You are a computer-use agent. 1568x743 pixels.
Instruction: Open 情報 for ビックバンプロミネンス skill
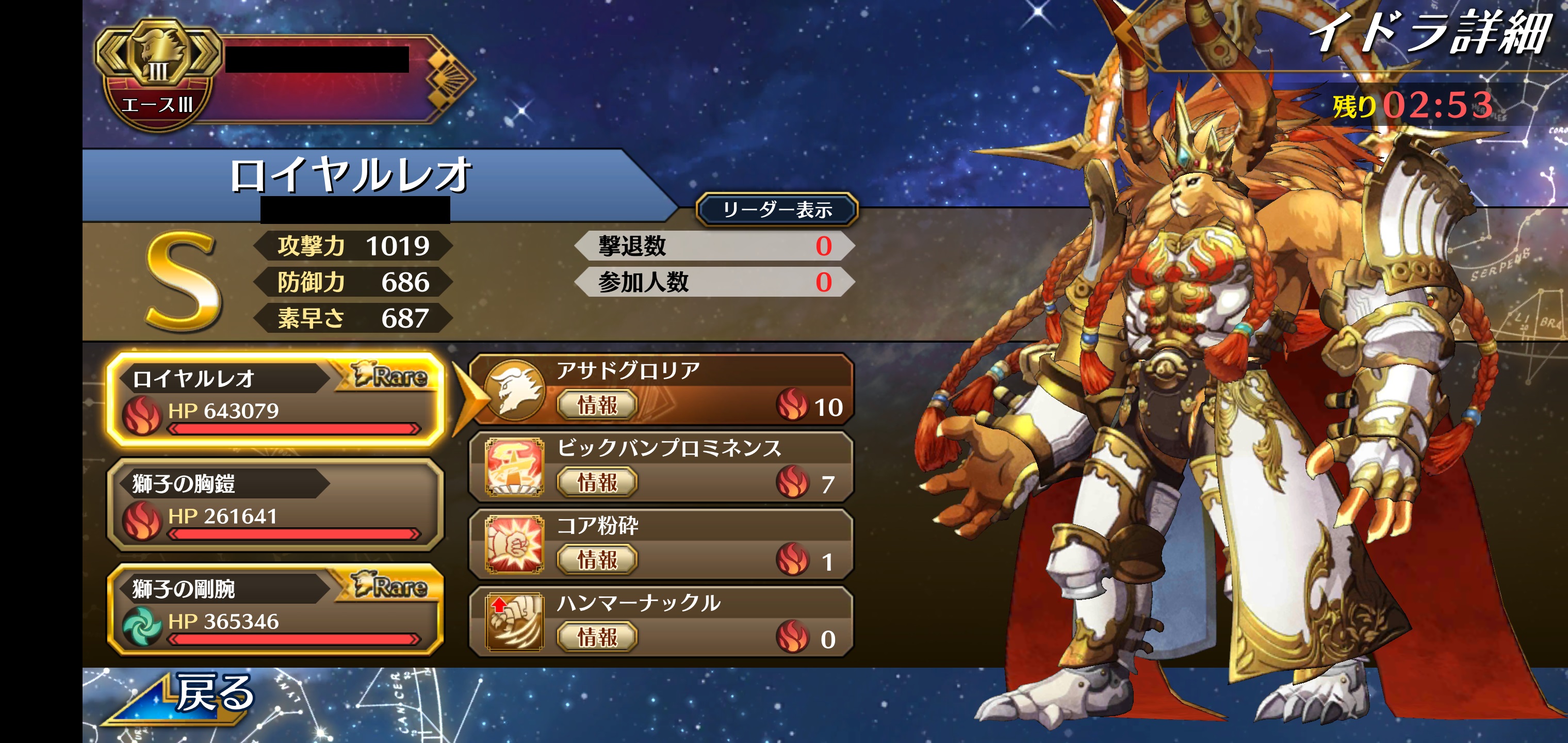tap(597, 482)
